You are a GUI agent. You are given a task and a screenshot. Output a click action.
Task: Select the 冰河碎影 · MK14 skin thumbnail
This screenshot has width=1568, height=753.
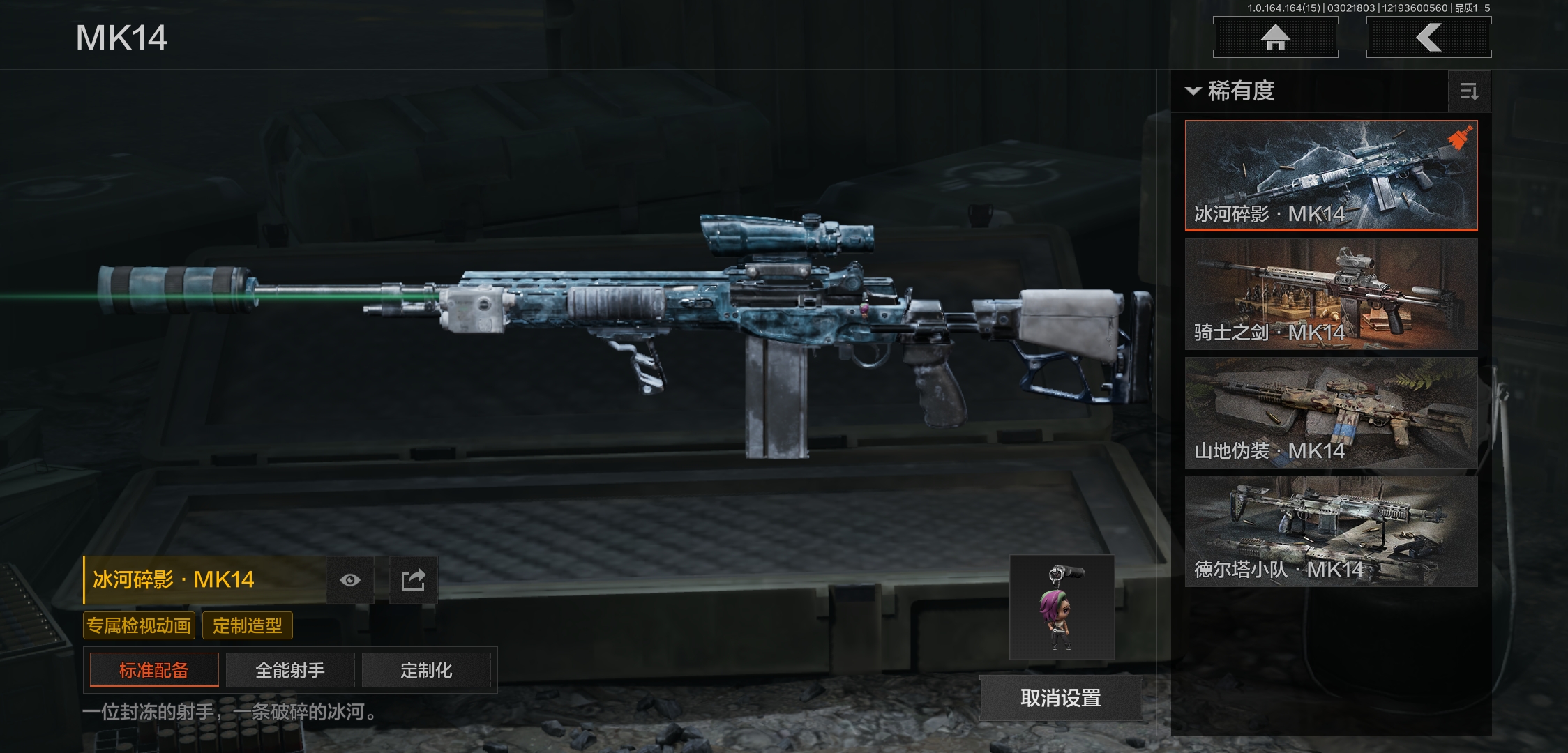pos(1331,175)
